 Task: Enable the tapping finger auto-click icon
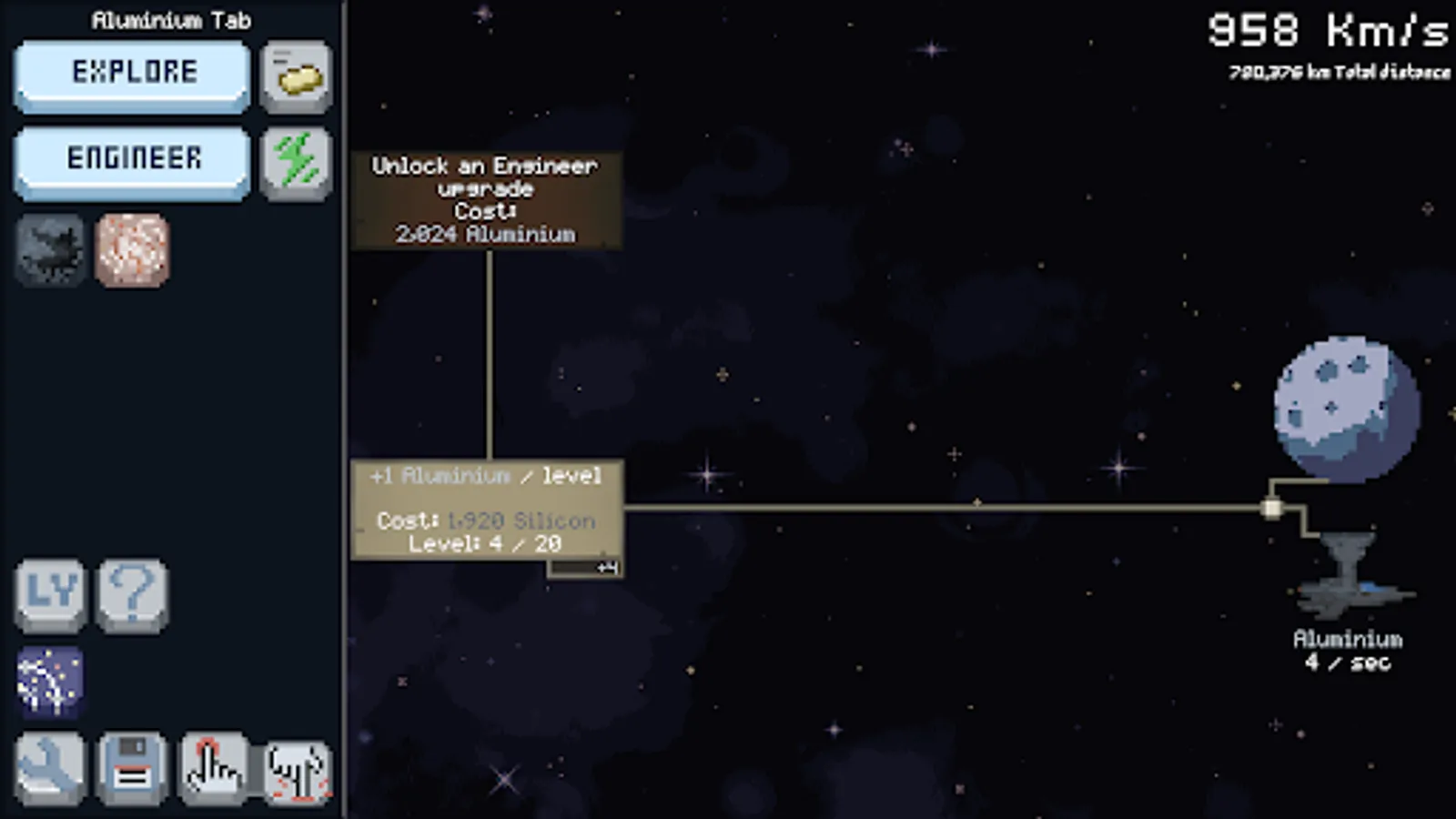click(214, 767)
